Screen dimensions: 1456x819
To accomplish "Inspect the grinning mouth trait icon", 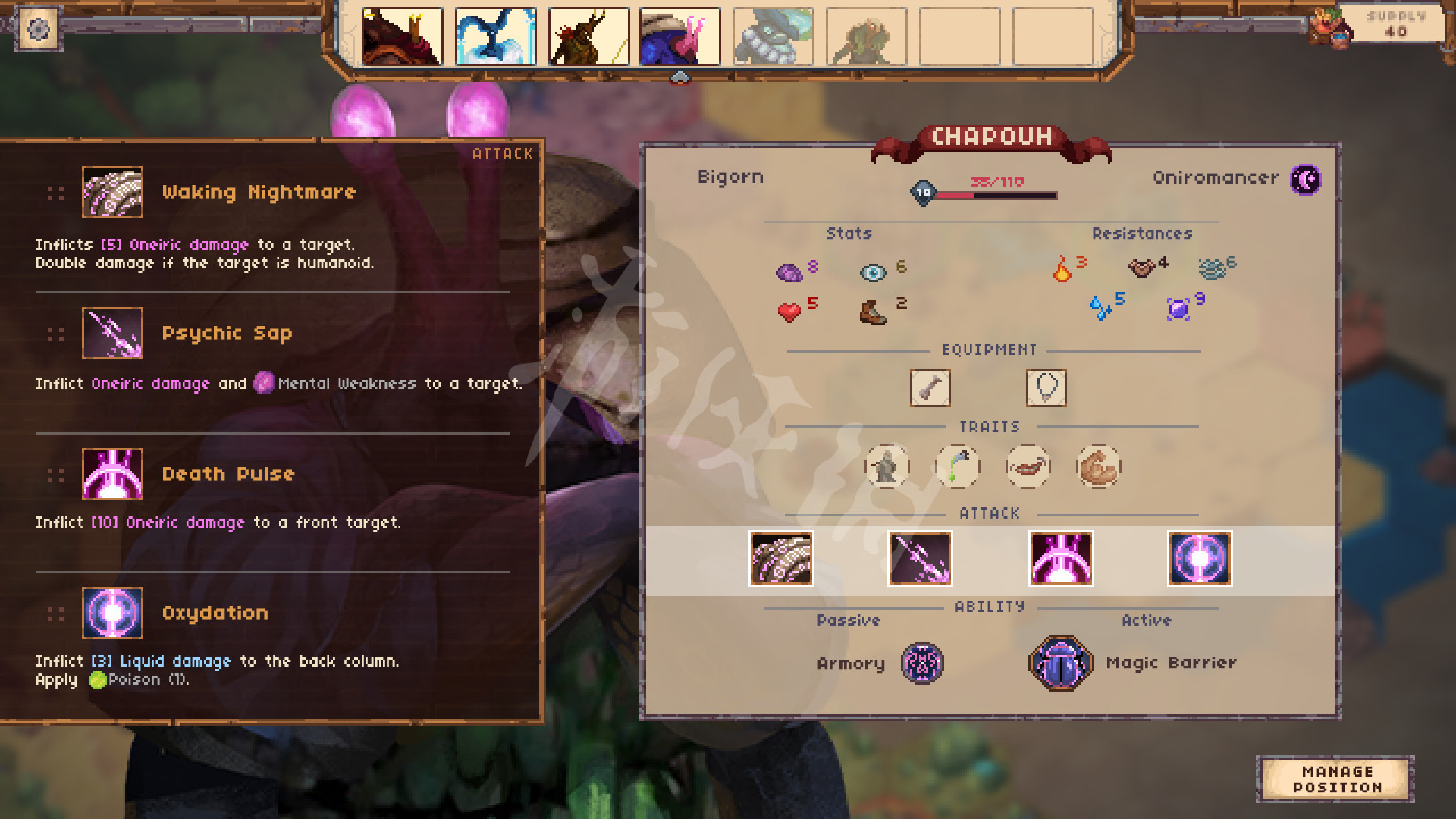I will pyautogui.click(x=1028, y=466).
